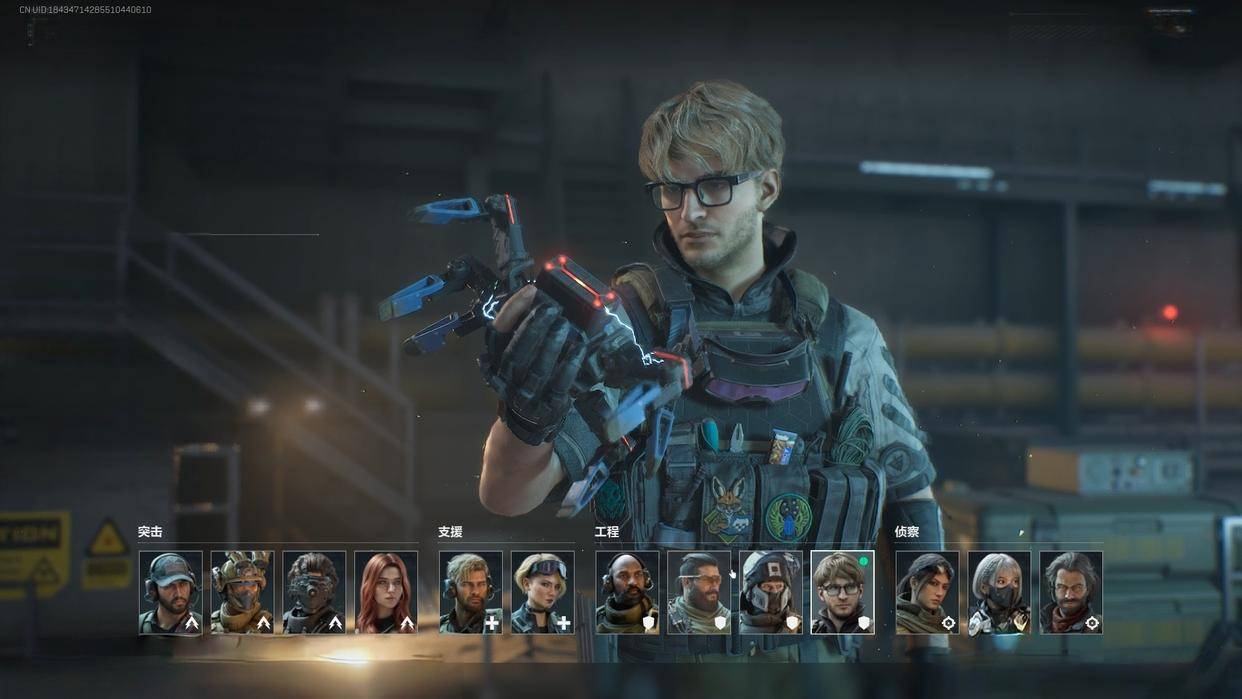Select the engineer in the white armored helmet
Screen dimensions: 1242x699
(771, 592)
